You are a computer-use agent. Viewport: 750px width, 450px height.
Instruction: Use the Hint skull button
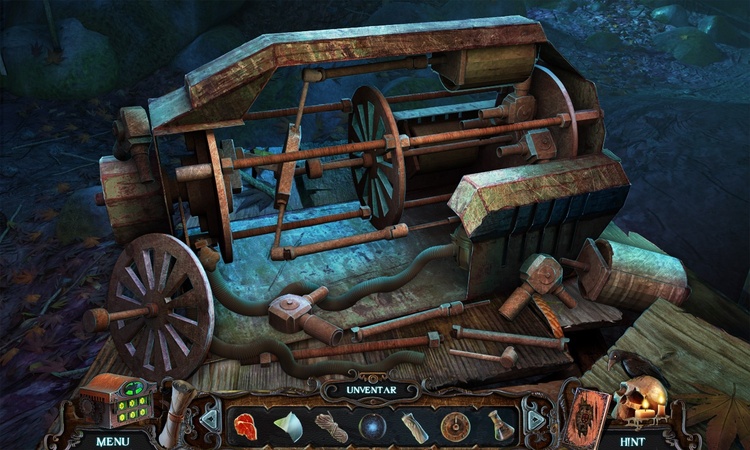pos(634,440)
